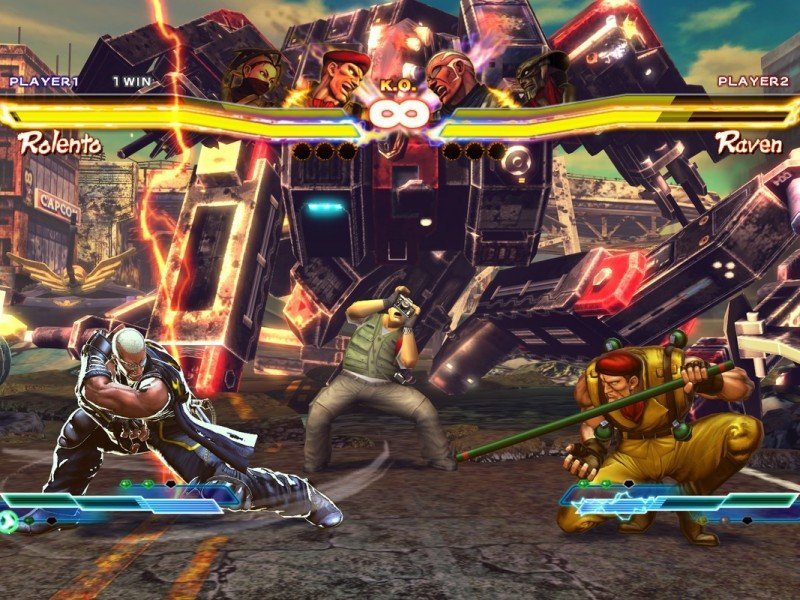This screenshot has width=800, height=600.
Task: Select Rolento's red beret portrait
Action: [x=332, y=76]
